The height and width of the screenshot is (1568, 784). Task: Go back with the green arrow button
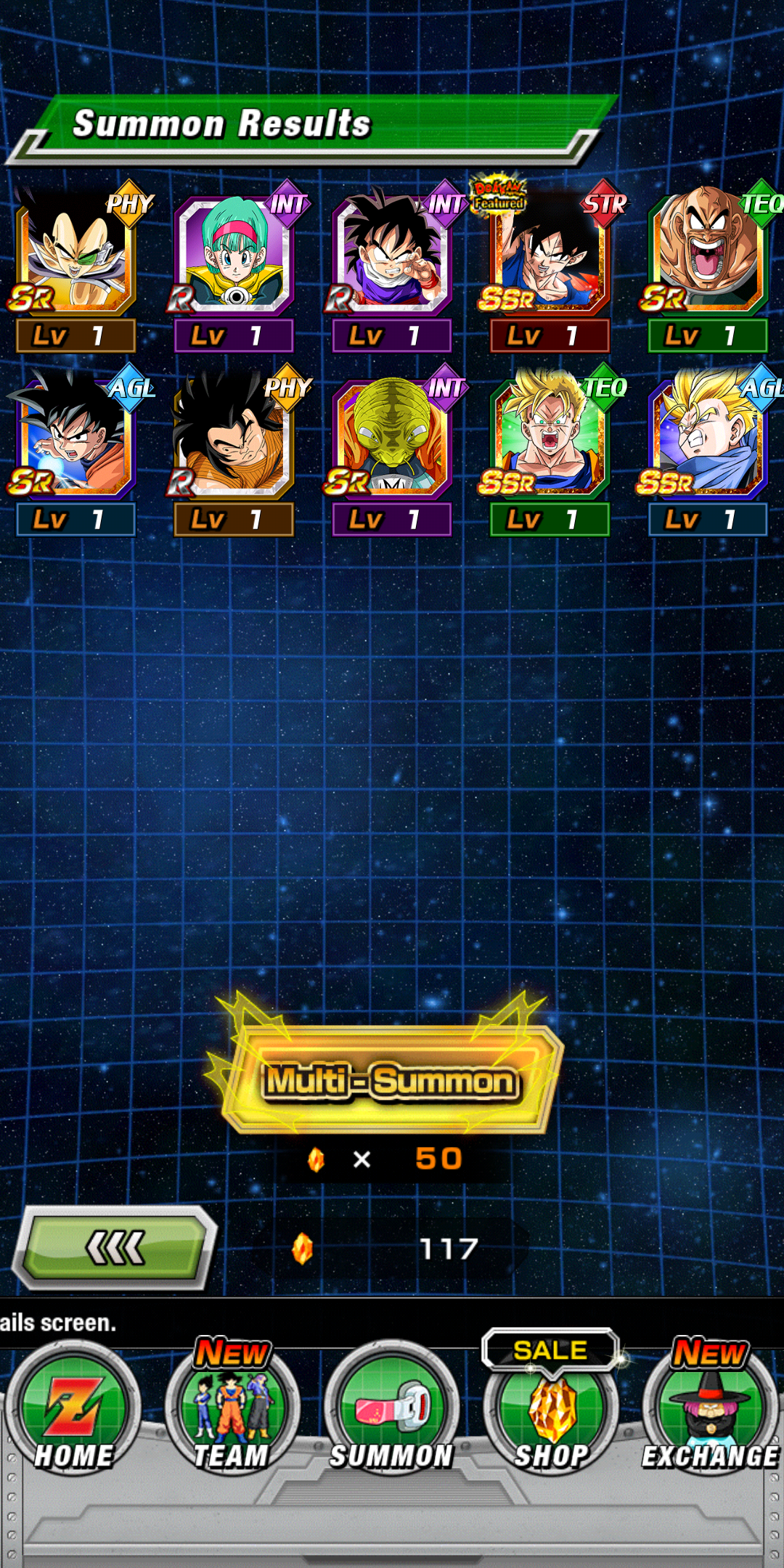pyautogui.click(x=115, y=1248)
